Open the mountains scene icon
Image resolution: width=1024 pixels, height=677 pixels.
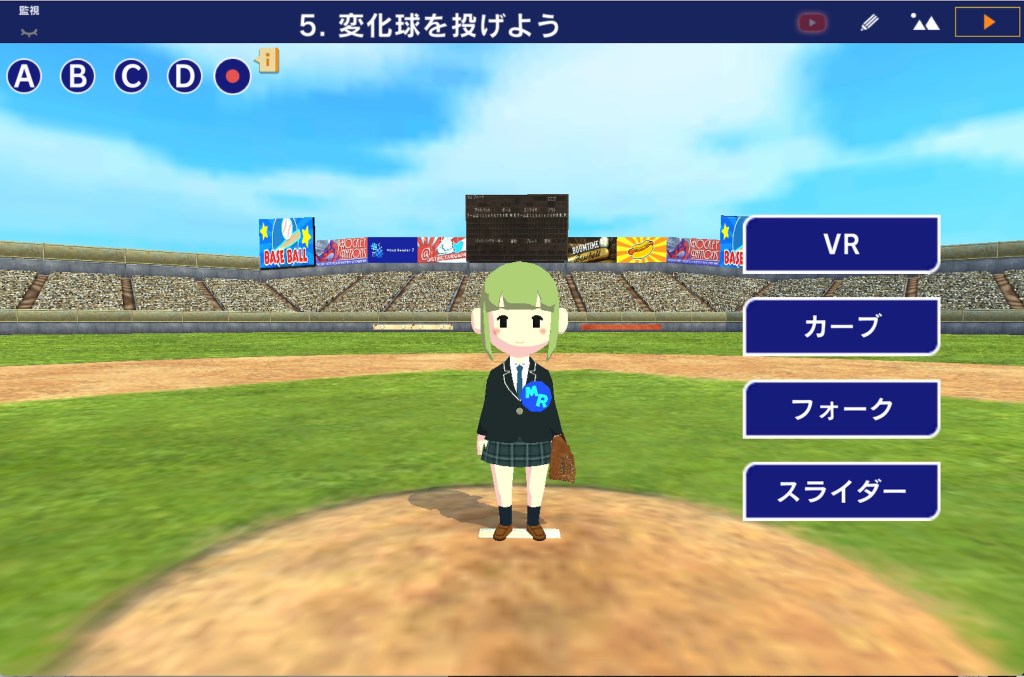click(x=925, y=22)
